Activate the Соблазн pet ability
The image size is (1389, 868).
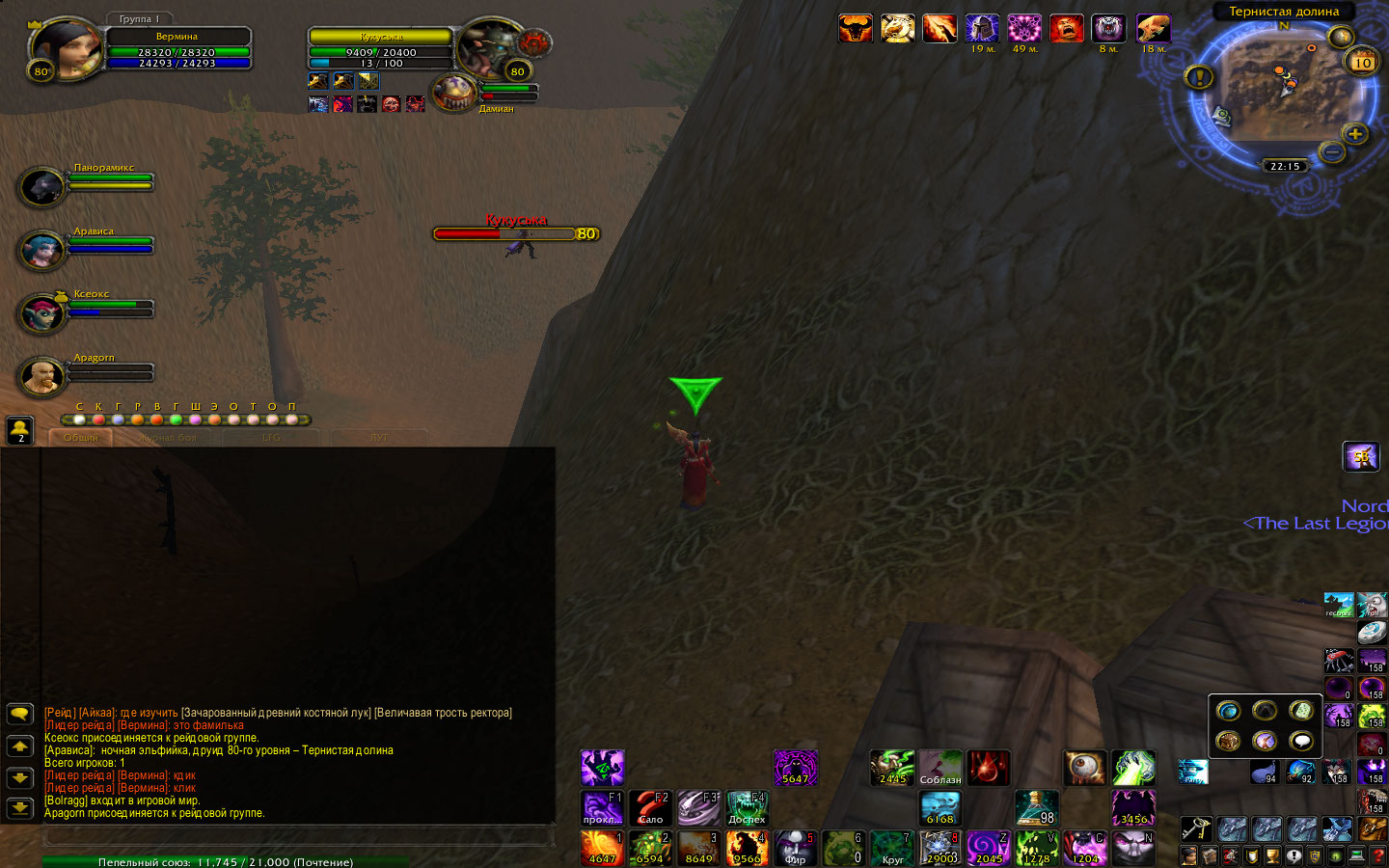pyautogui.click(x=940, y=769)
